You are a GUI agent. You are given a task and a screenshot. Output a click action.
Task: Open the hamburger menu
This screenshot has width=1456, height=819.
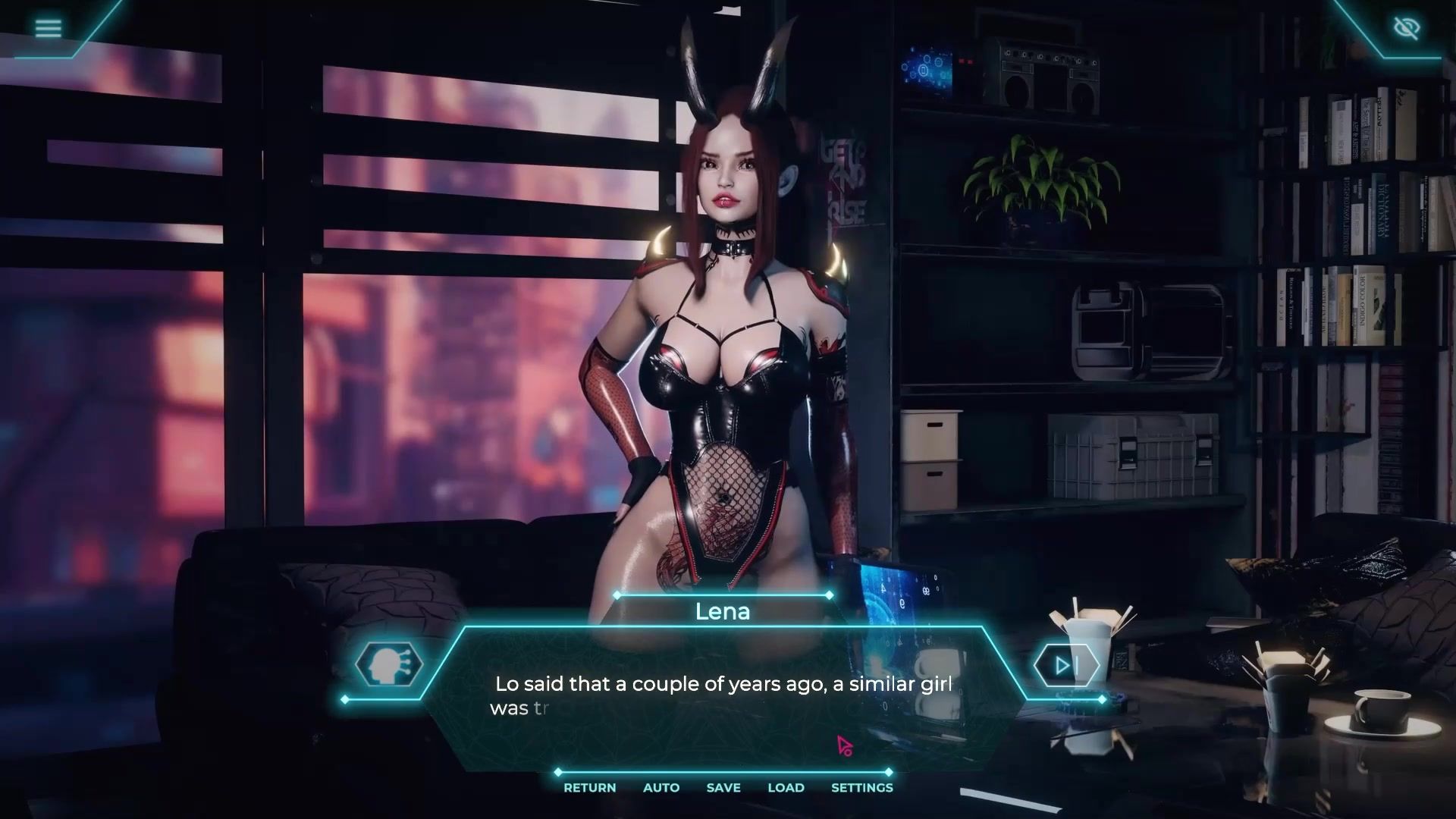48,29
